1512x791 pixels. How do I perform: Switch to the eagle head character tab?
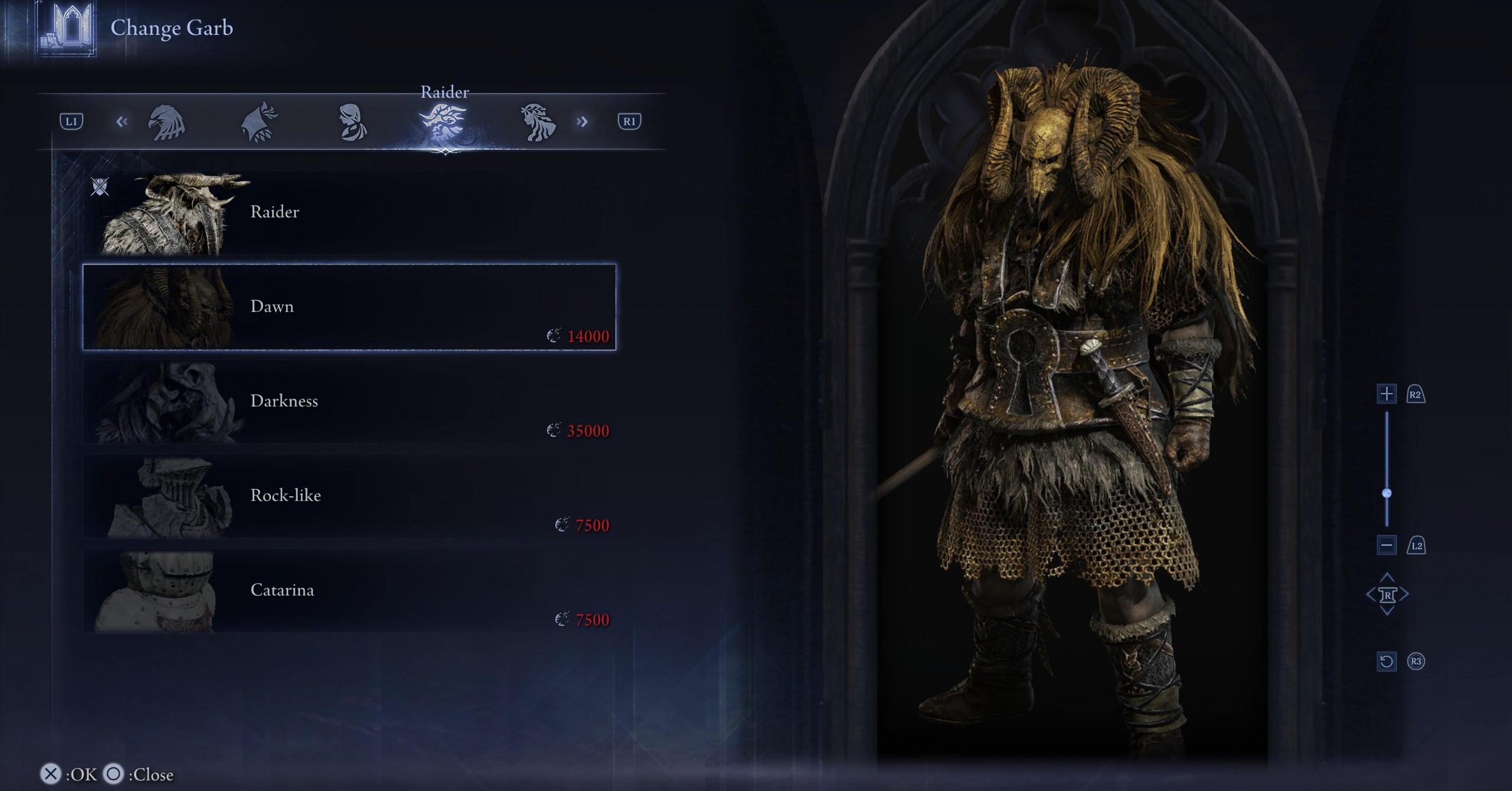tap(167, 122)
